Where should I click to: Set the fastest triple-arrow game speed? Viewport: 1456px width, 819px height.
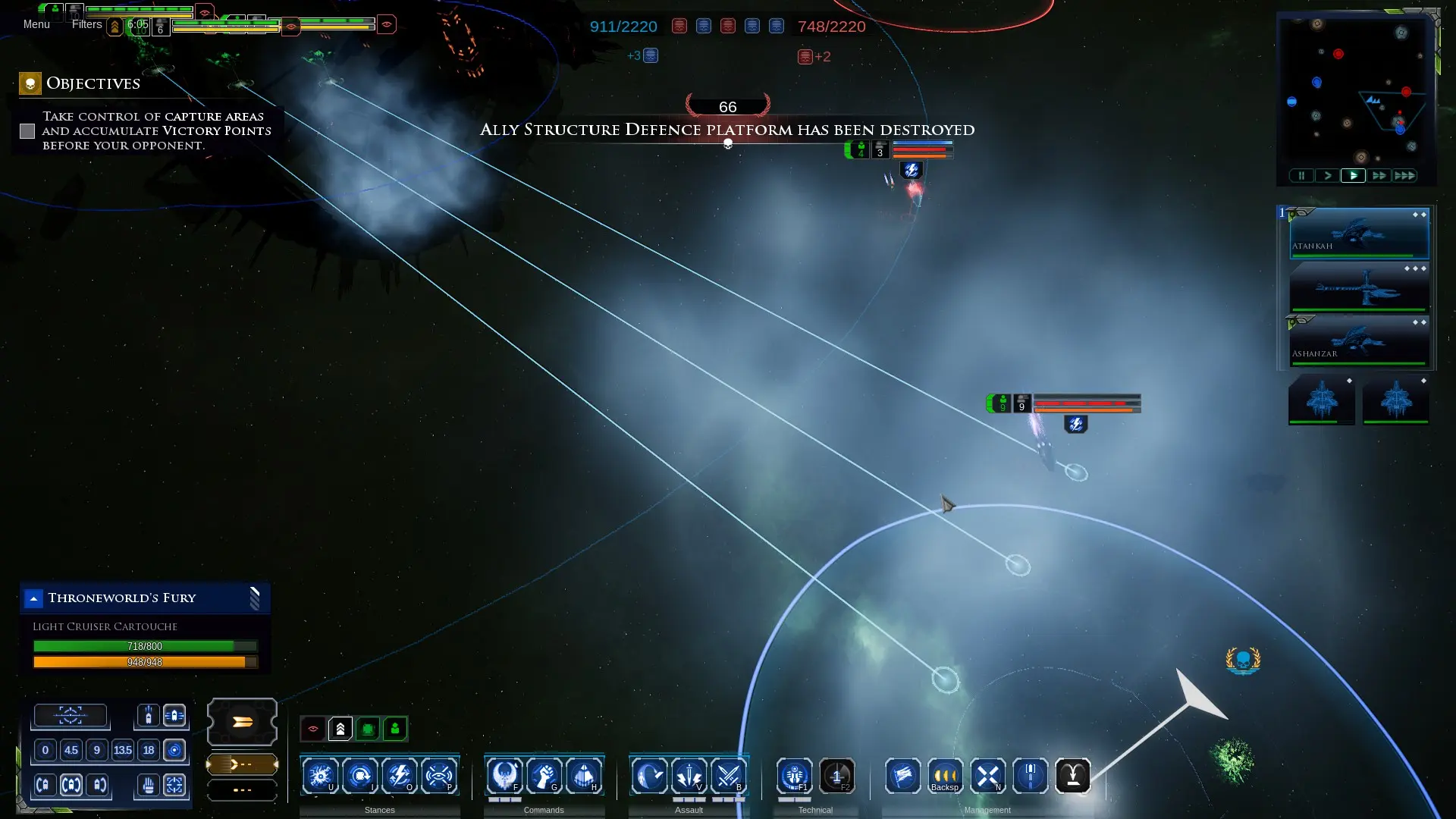click(1404, 176)
